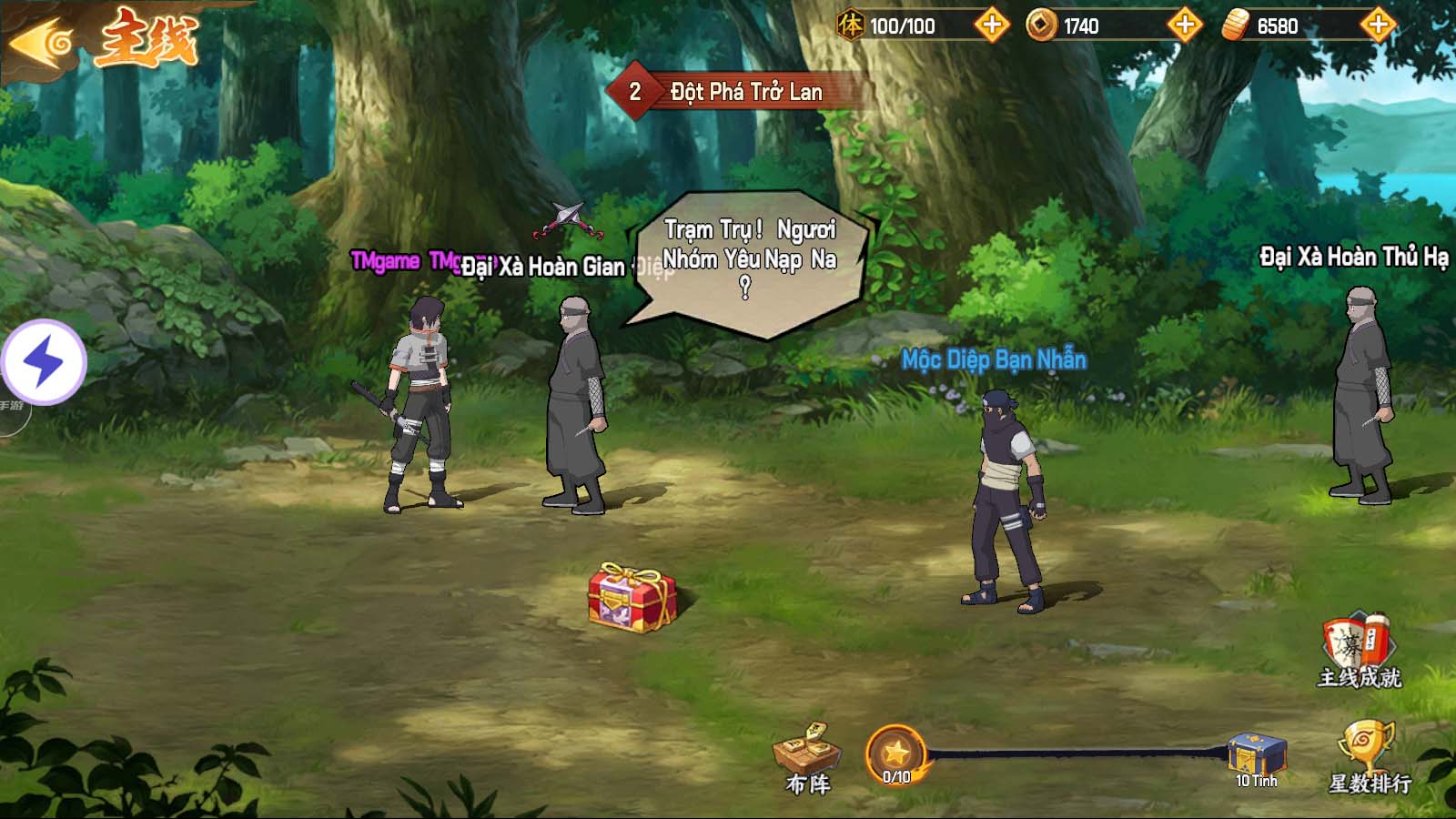This screenshot has width=1456, height=819.
Task: Open the 星数排行 star ranking trophy
Action: [1368, 757]
